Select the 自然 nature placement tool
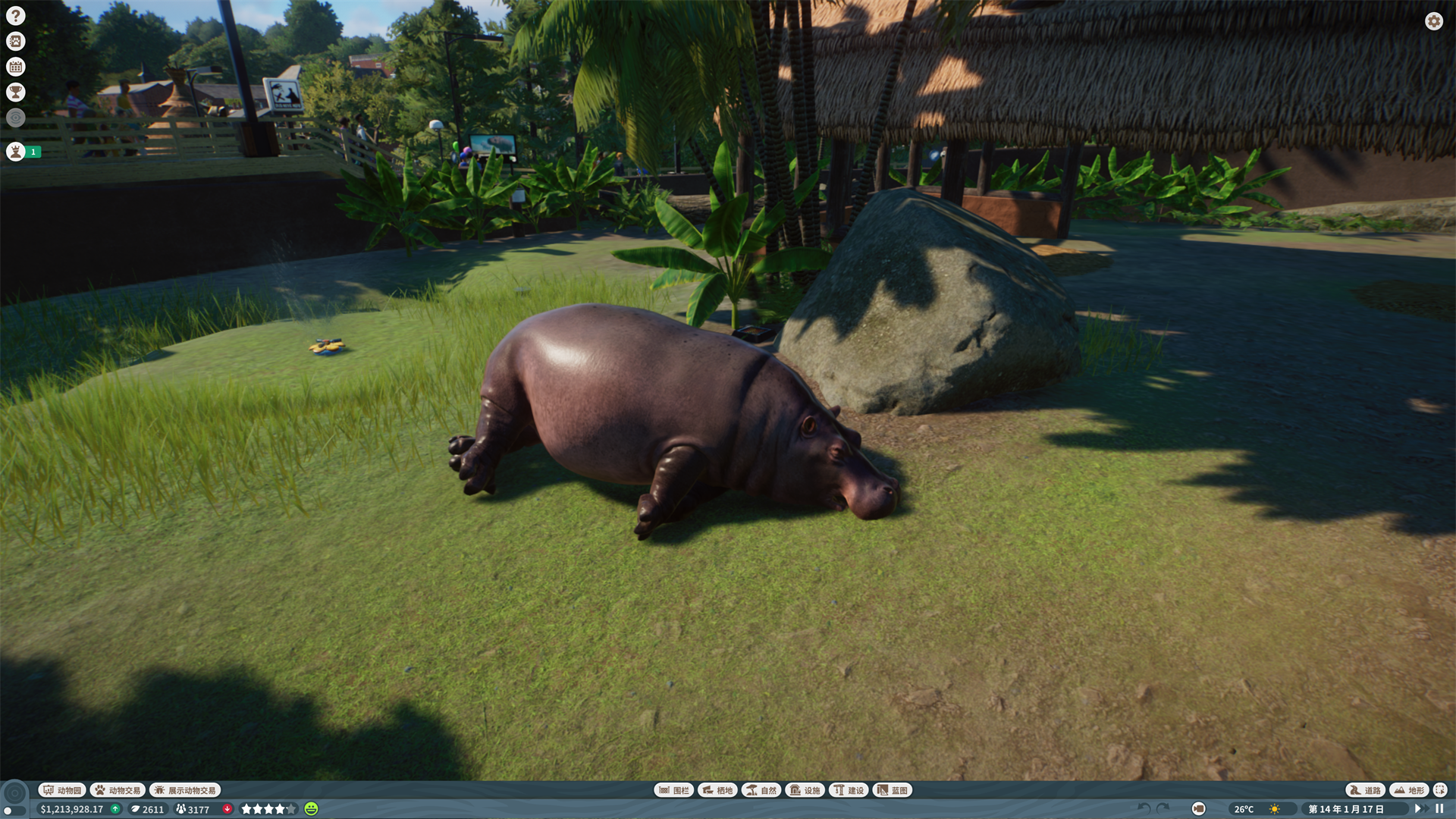The height and width of the screenshot is (819, 1456). click(762, 790)
